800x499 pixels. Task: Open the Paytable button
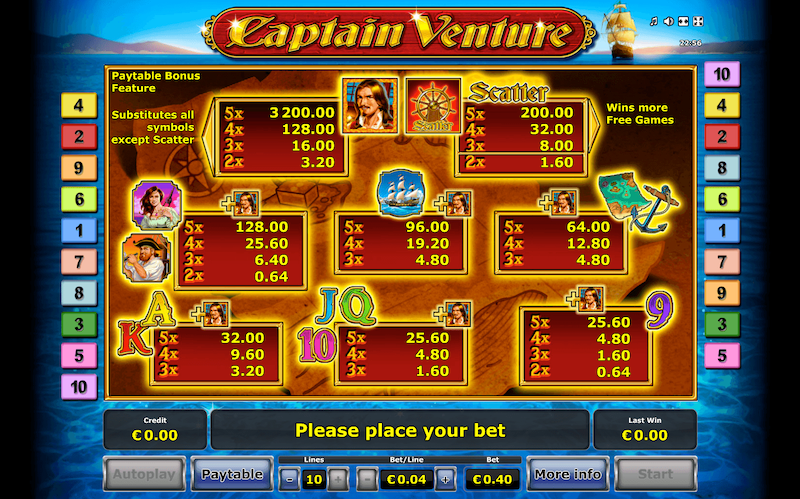pyautogui.click(x=232, y=474)
